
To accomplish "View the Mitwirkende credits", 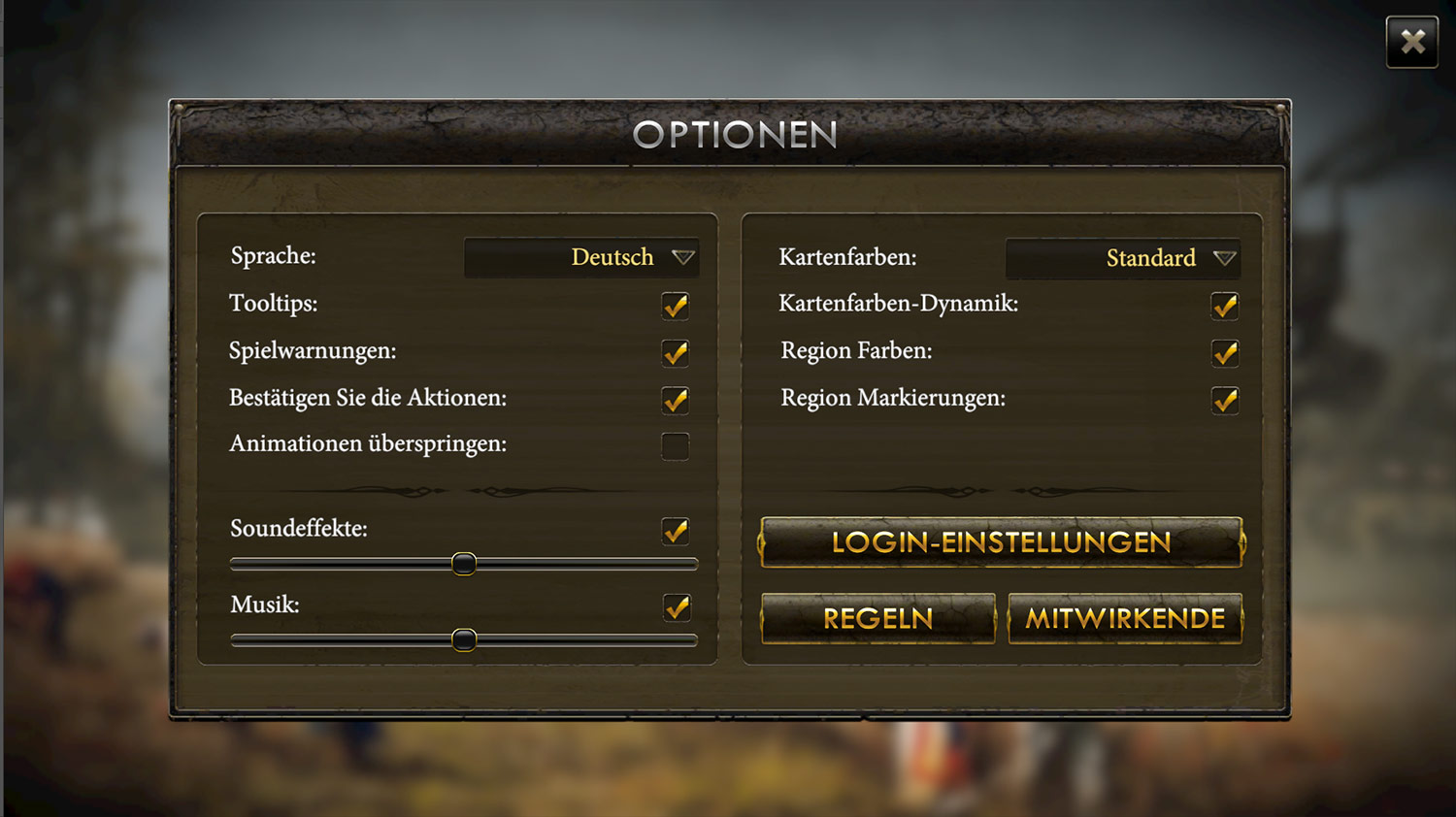I will click(1125, 618).
